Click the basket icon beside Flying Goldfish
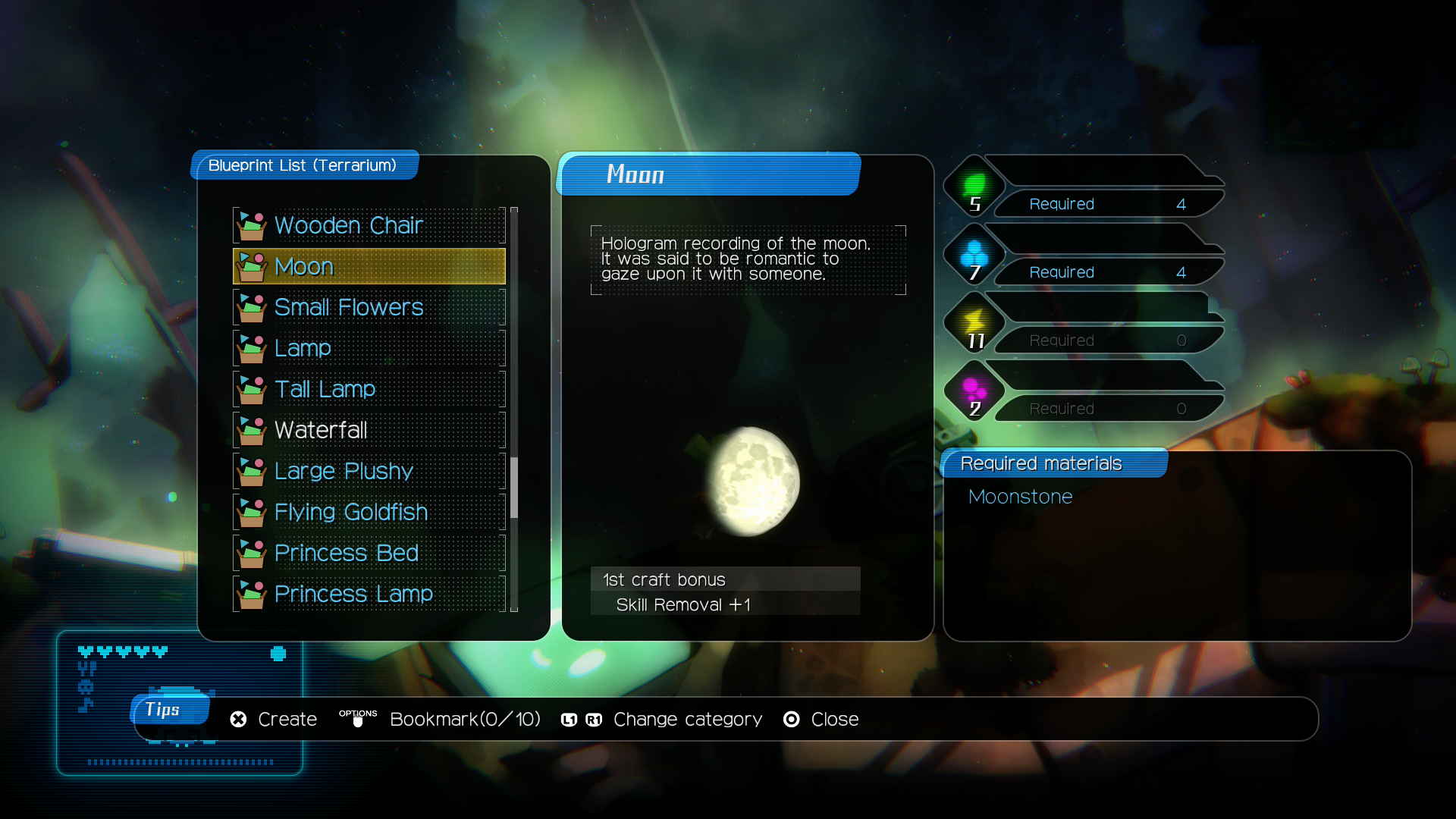The width and height of the screenshot is (1456, 819). click(x=253, y=512)
